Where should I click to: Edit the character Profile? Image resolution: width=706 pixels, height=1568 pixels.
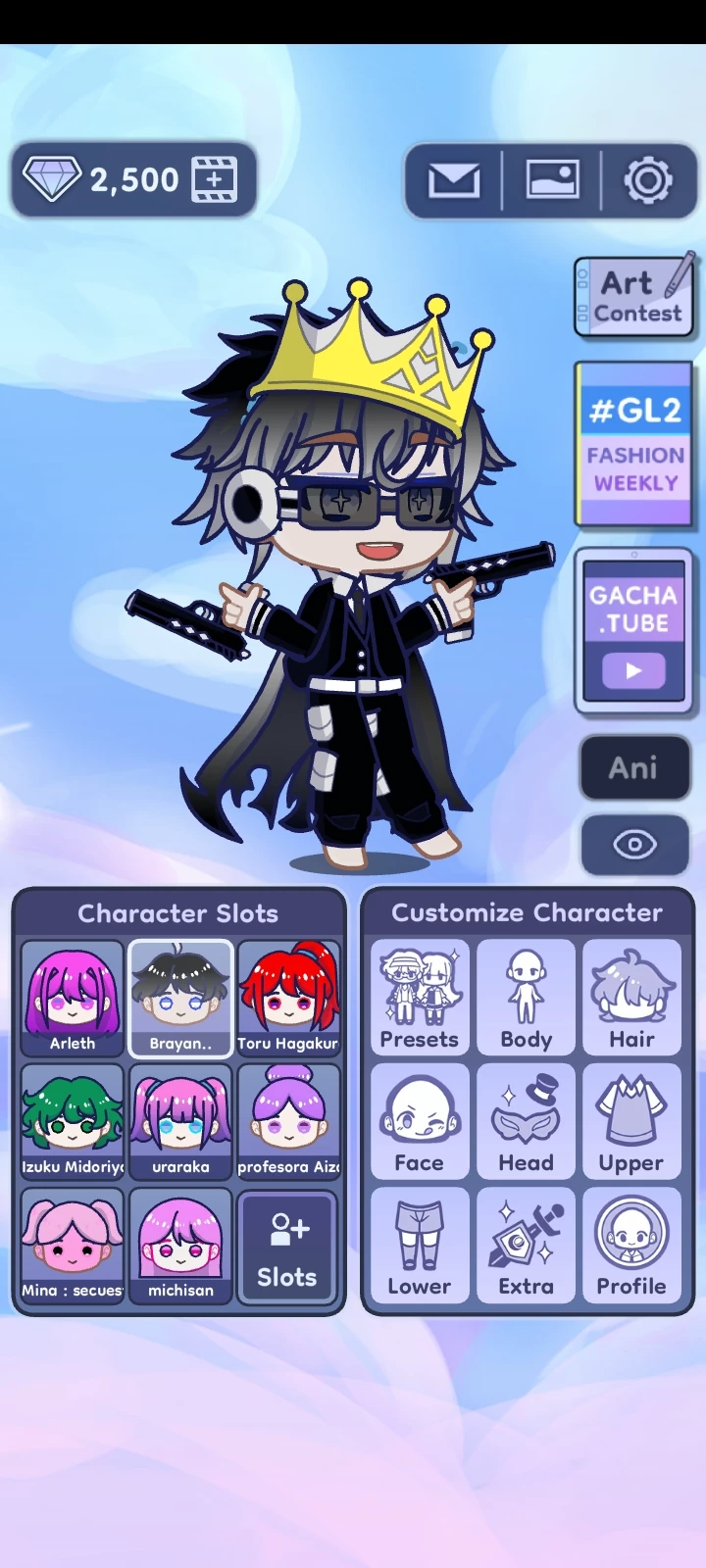(632, 1245)
